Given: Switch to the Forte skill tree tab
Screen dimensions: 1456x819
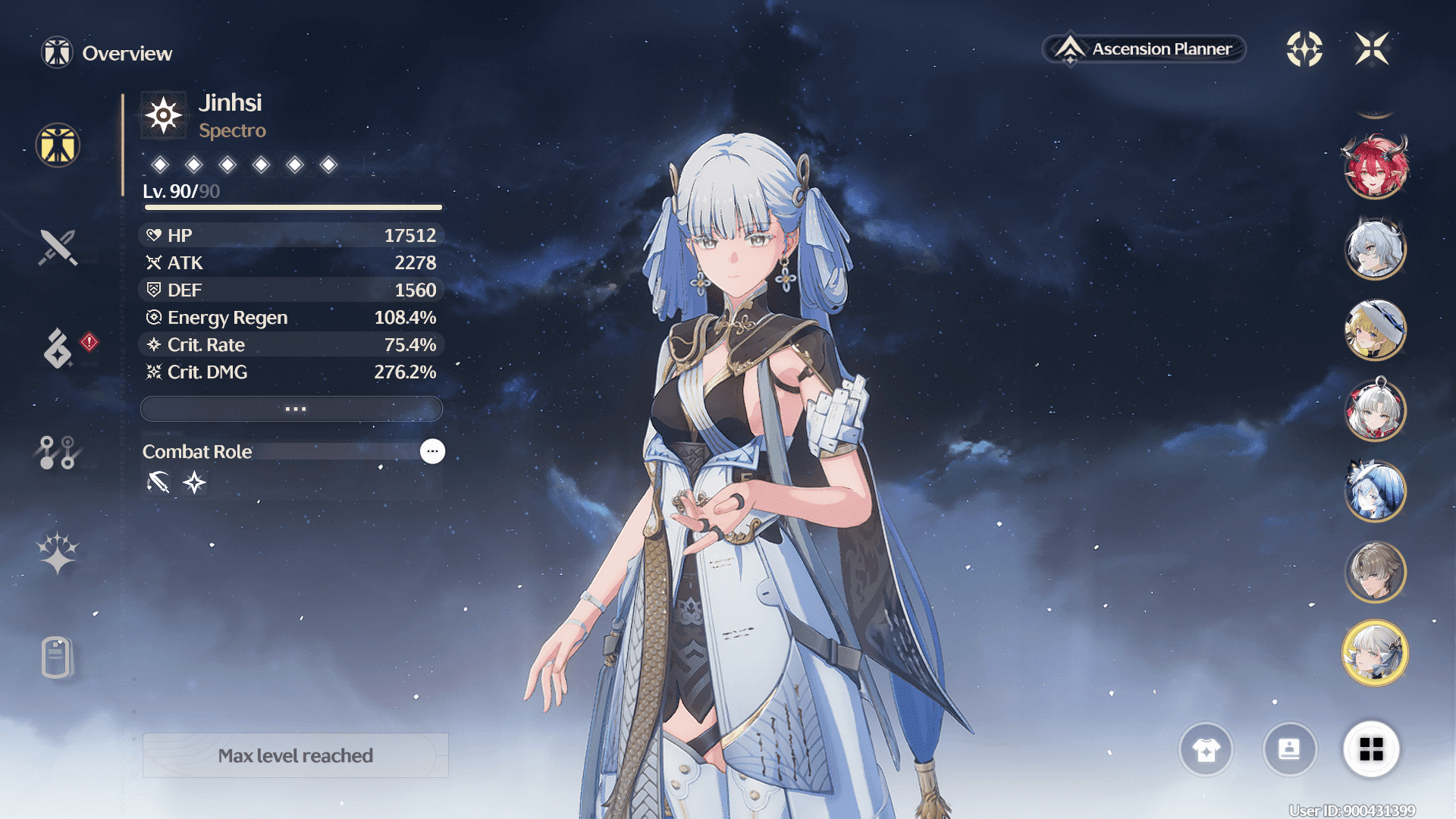Looking at the screenshot, I should 58,453.
